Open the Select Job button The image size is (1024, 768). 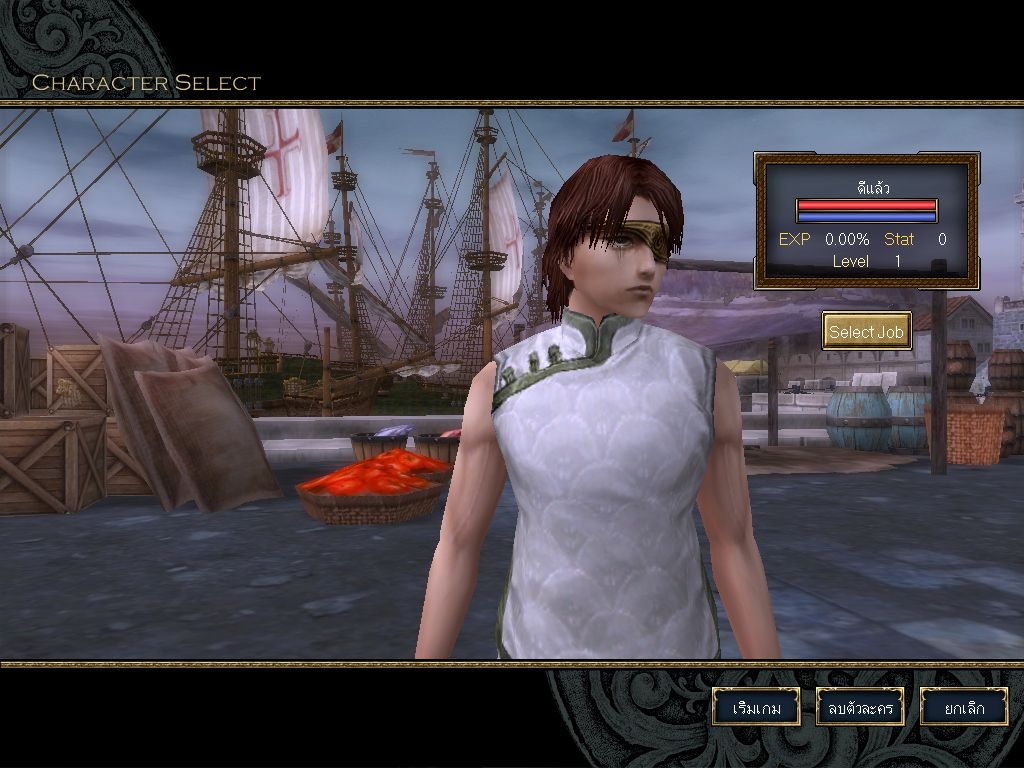(866, 331)
